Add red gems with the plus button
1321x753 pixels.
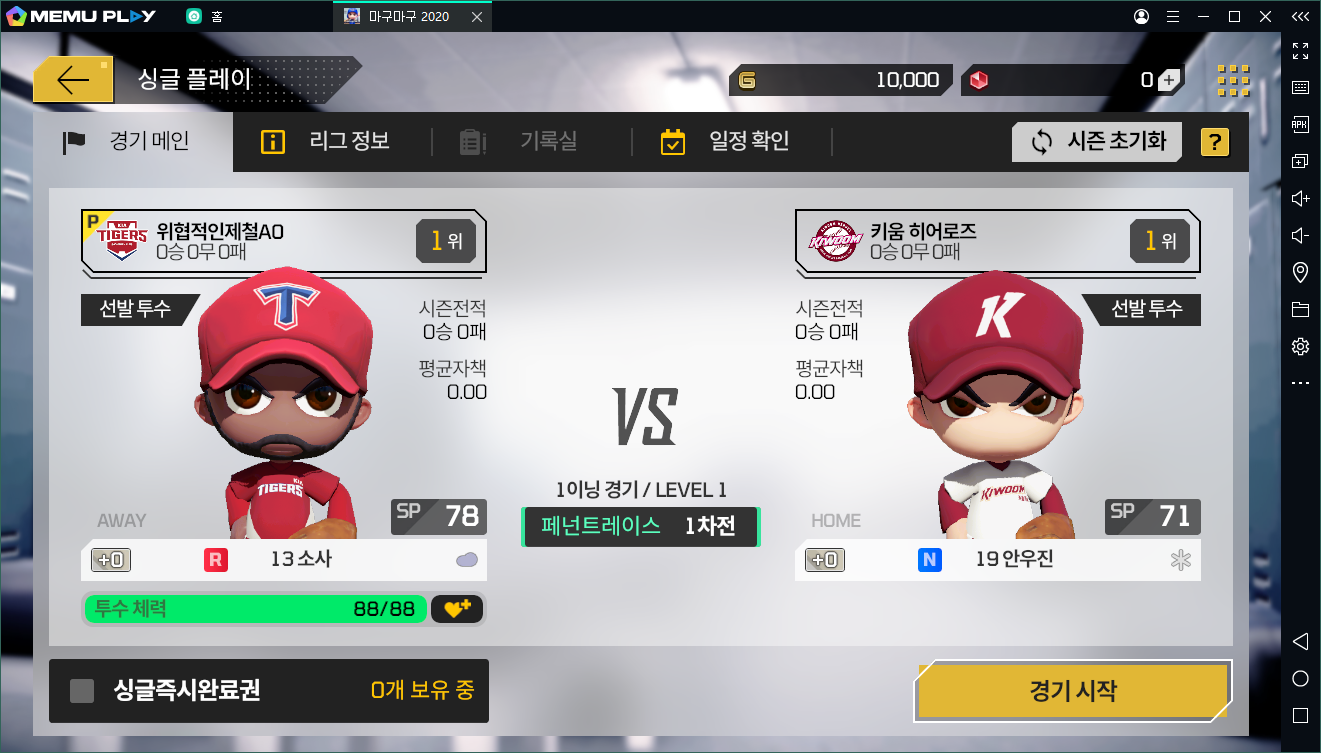coord(1168,81)
